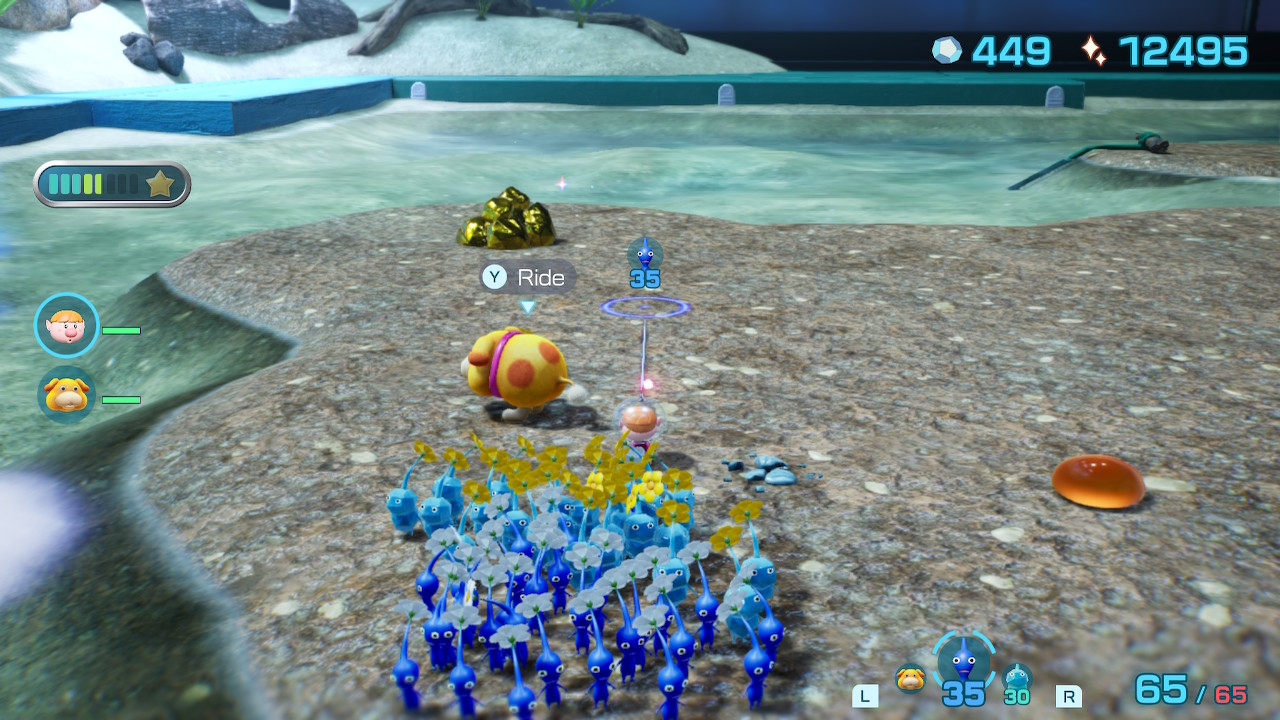
Task: Pick the small Oatchi squad selector icon
Action: pyautogui.click(x=909, y=678)
